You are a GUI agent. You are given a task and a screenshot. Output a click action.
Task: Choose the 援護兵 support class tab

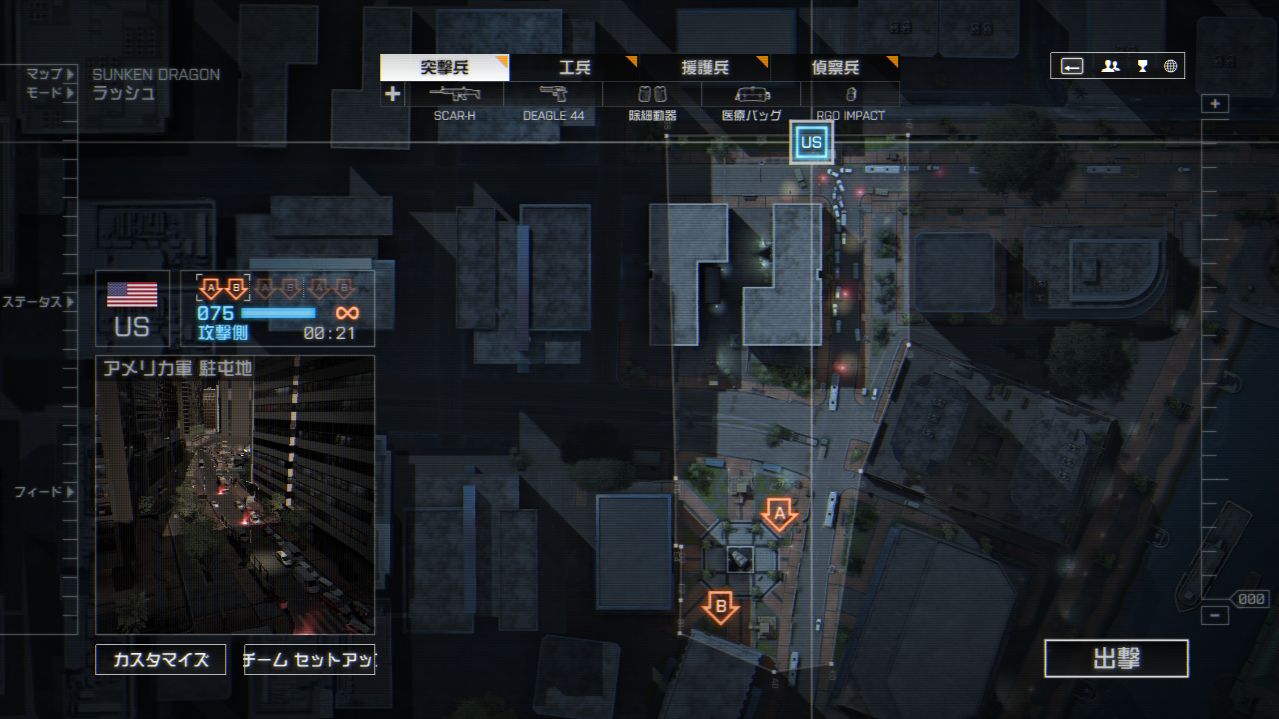click(x=704, y=68)
